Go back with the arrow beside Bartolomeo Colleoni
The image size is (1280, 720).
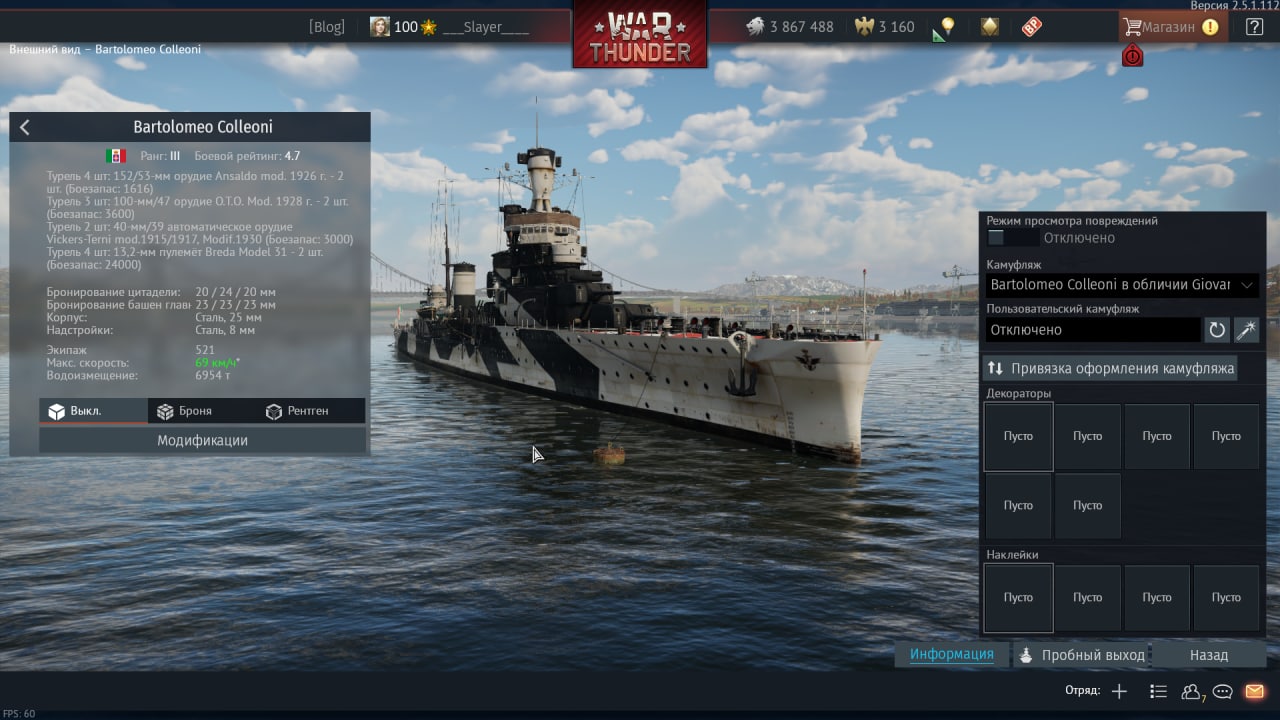(x=25, y=127)
